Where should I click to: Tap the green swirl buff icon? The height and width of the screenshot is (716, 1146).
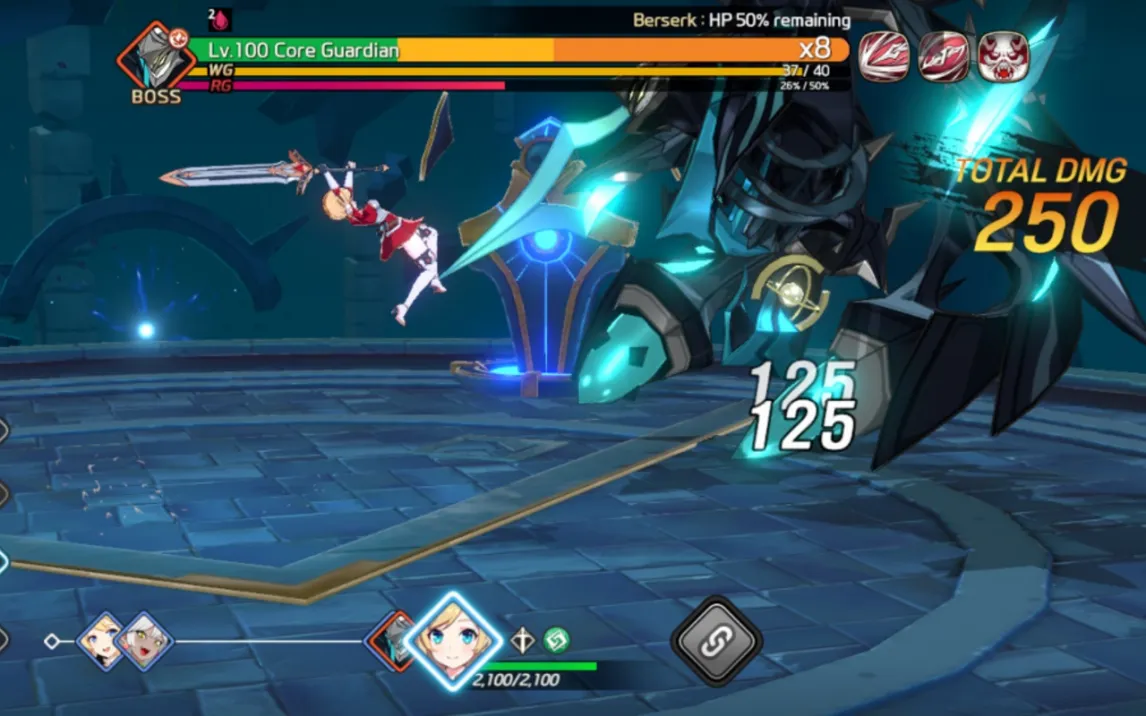[556, 640]
